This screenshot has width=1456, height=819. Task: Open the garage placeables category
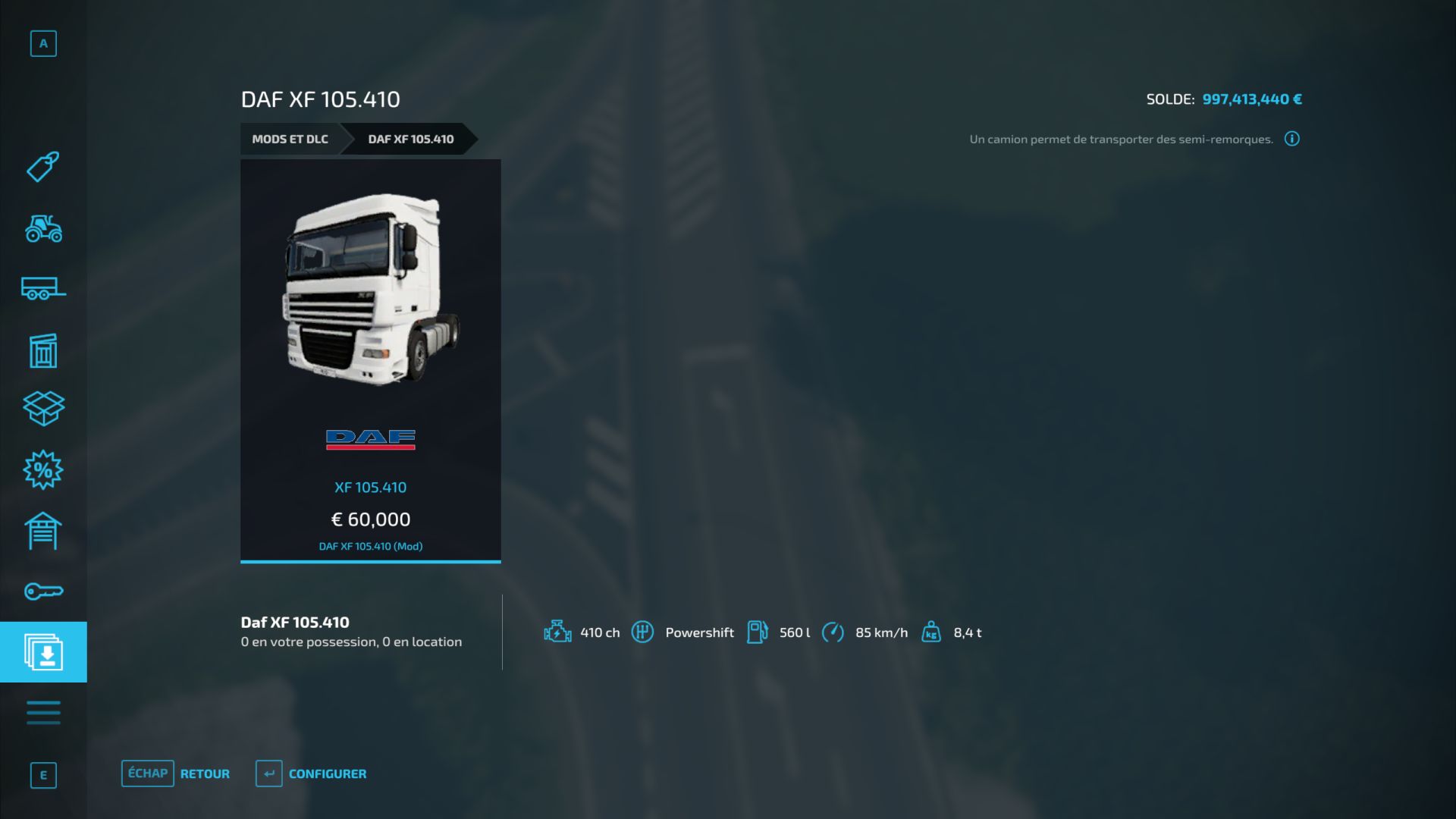(x=43, y=530)
